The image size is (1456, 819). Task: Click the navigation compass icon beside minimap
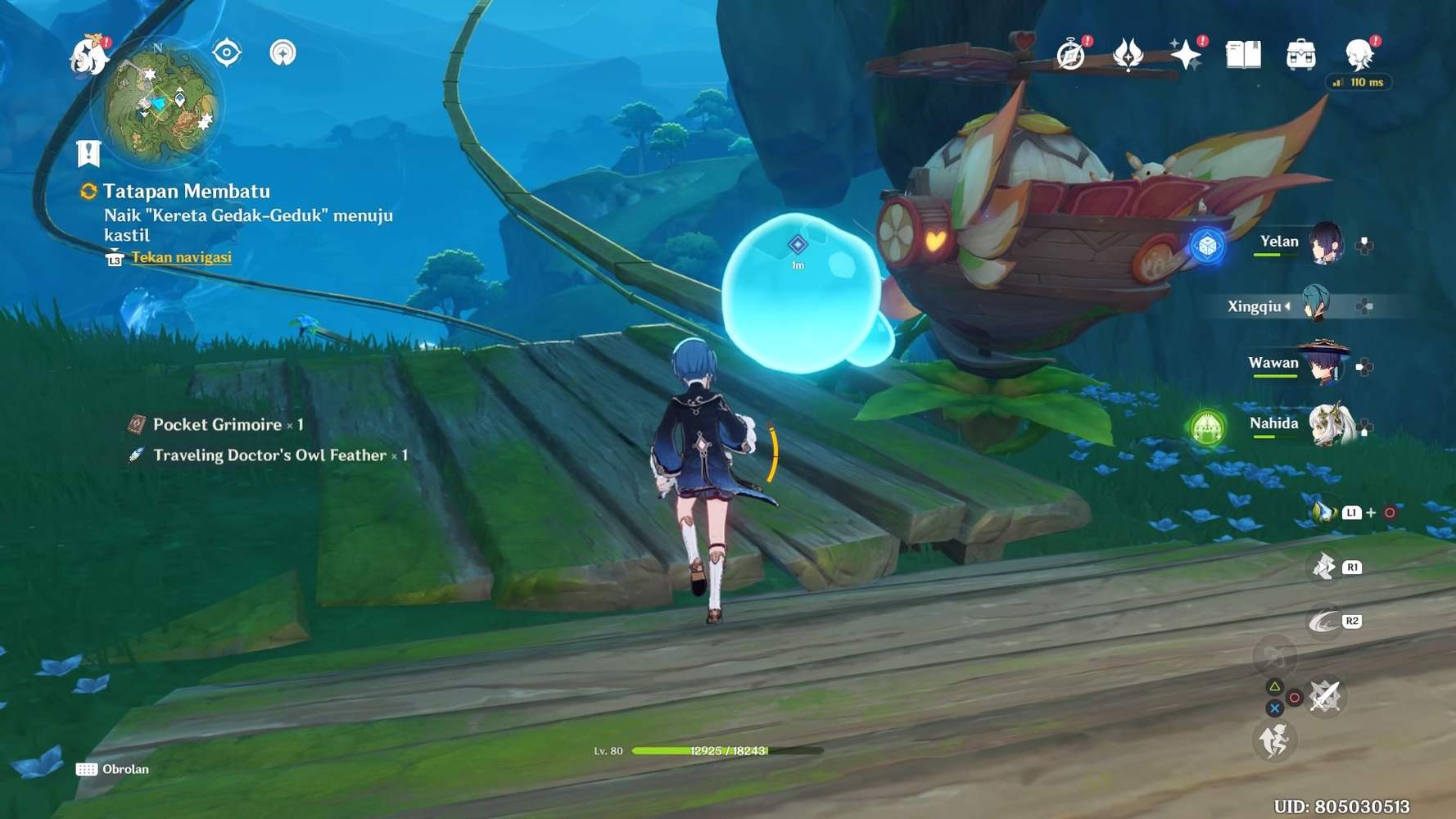(283, 53)
